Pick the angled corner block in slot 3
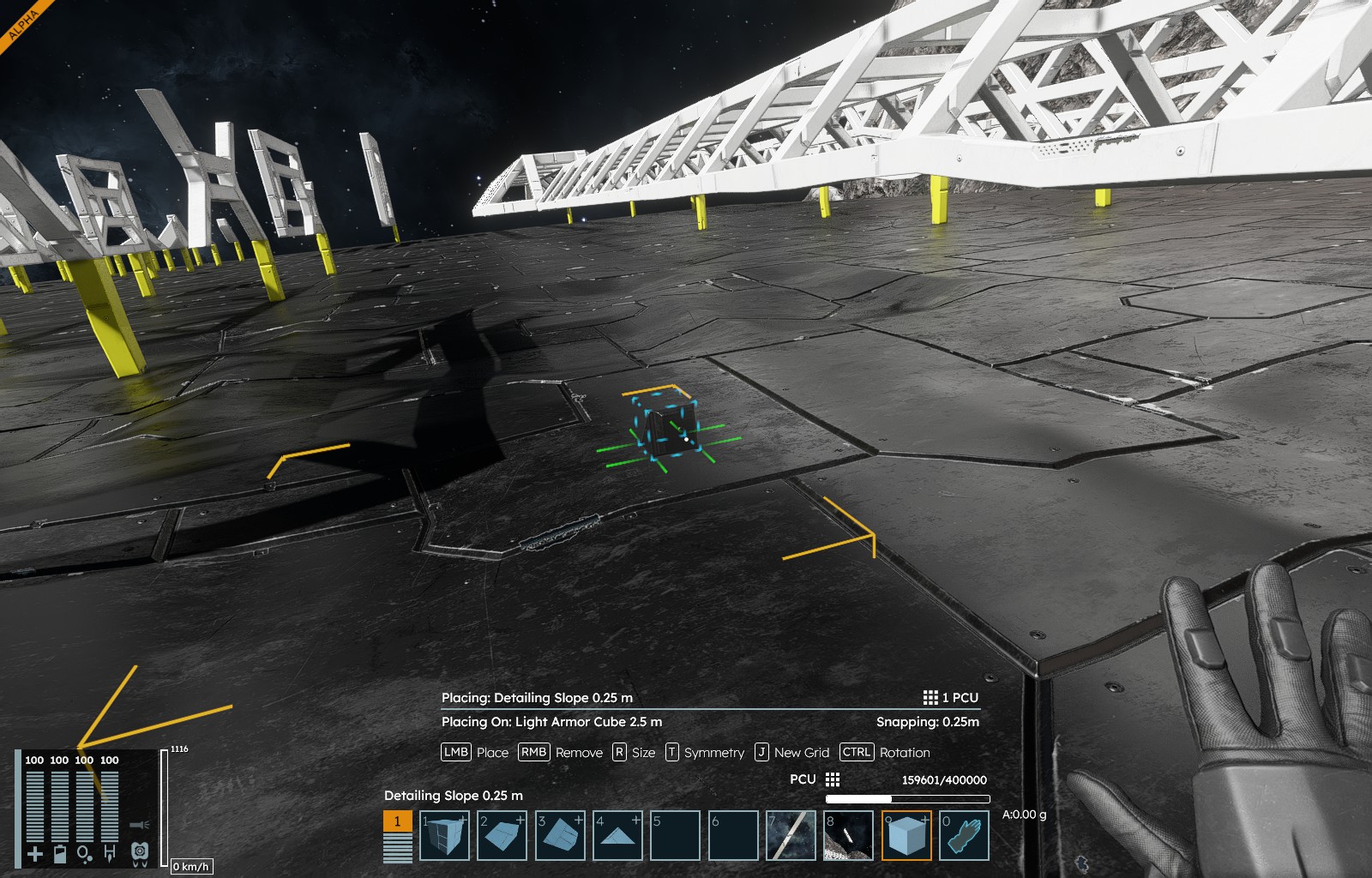Screen dimensions: 1372x878 click(x=560, y=836)
